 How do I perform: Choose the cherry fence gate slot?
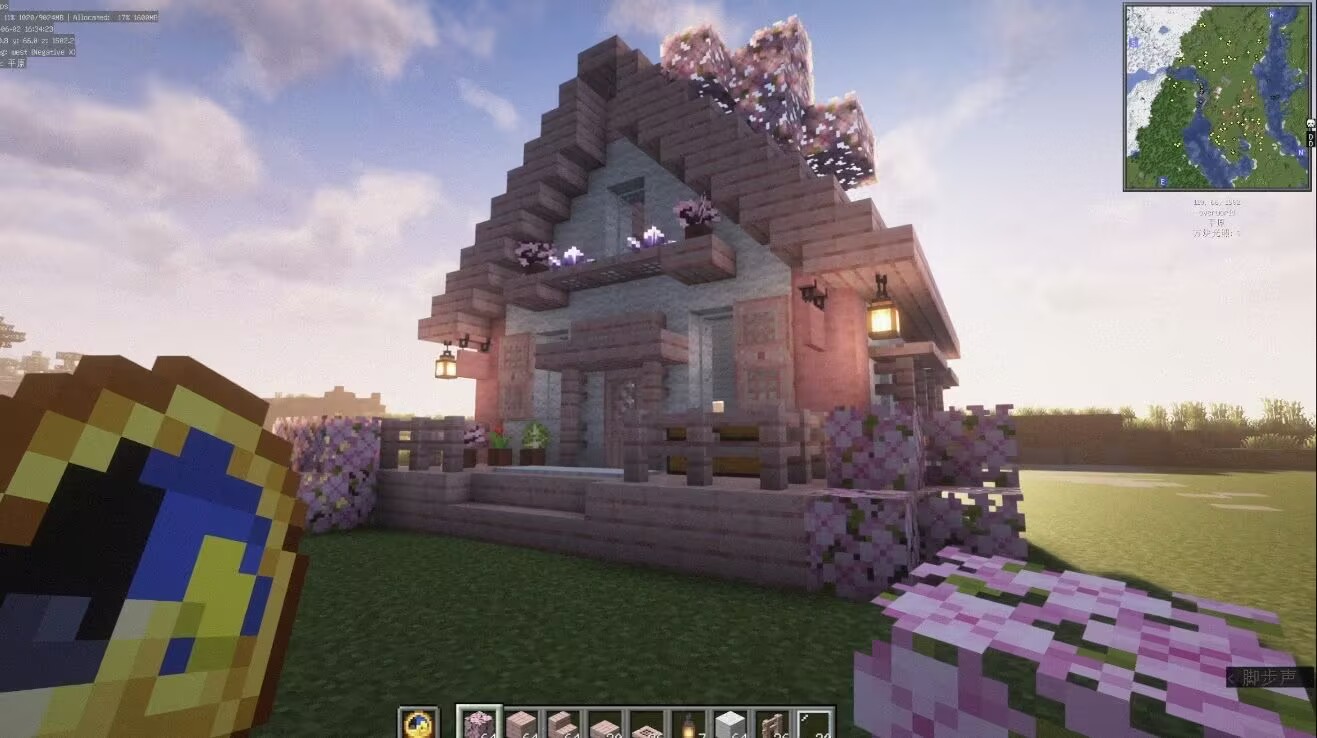pos(773,723)
